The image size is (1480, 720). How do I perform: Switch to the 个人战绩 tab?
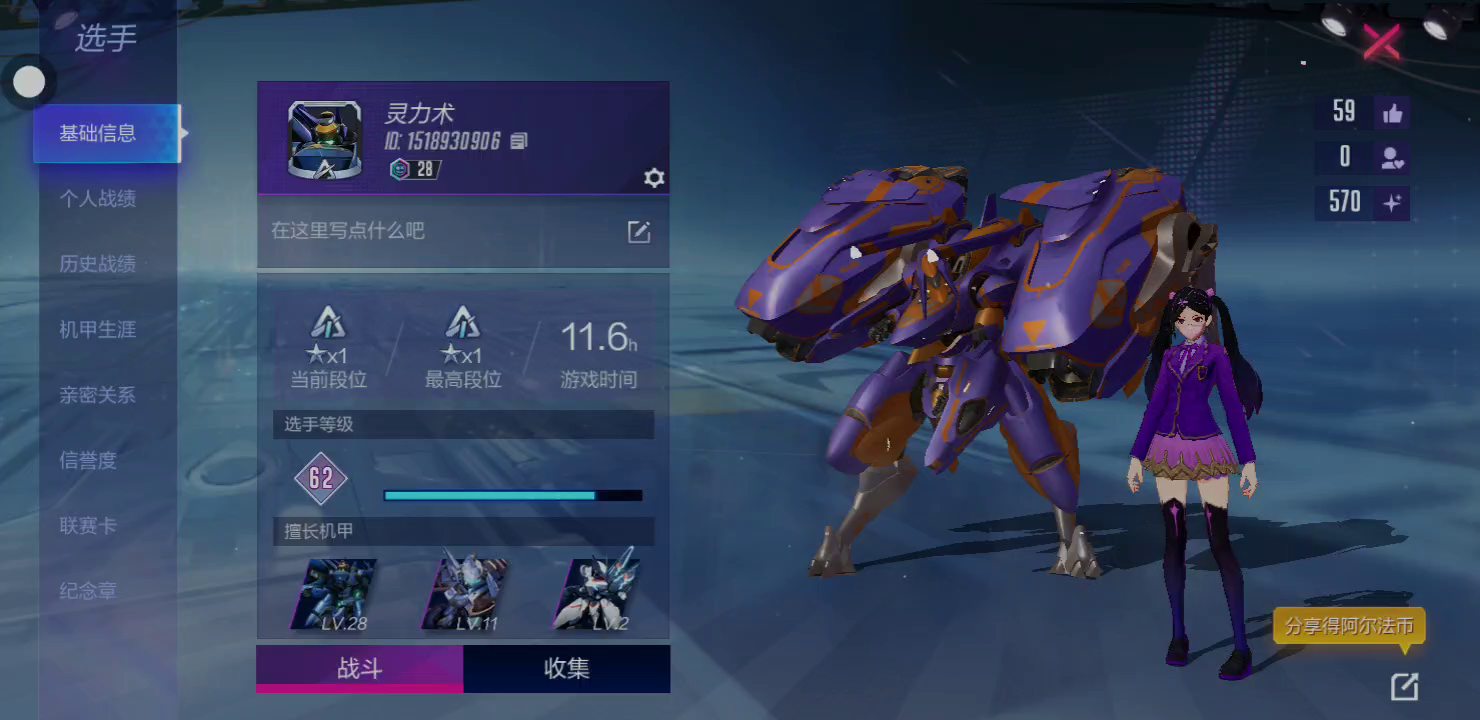pyautogui.click(x=97, y=199)
